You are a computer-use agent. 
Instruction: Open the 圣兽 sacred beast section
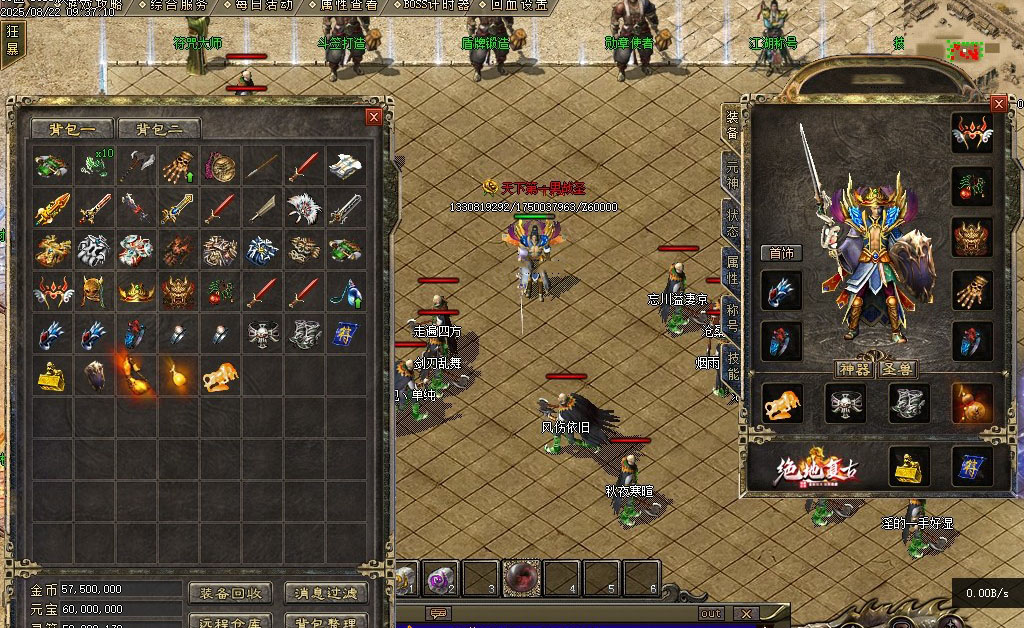click(898, 369)
